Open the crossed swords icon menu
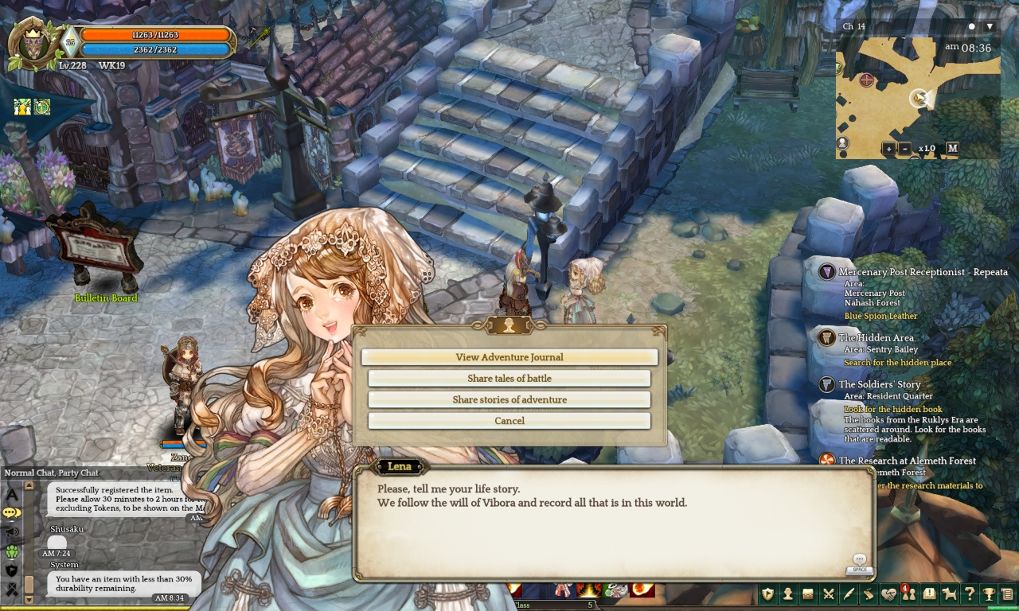 click(828, 594)
